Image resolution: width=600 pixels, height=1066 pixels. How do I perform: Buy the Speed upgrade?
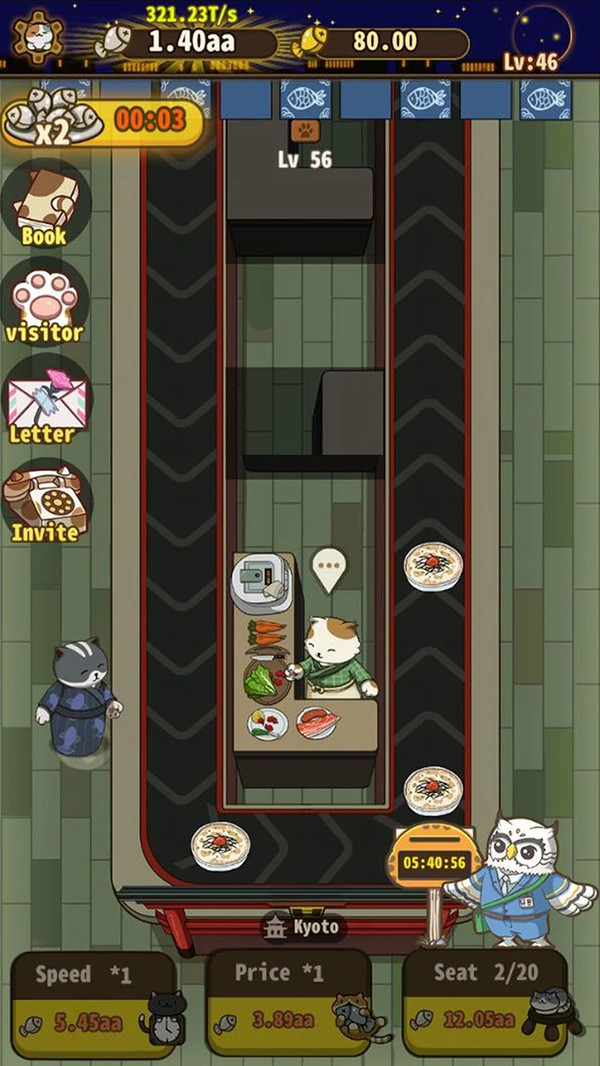tap(94, 1003)
